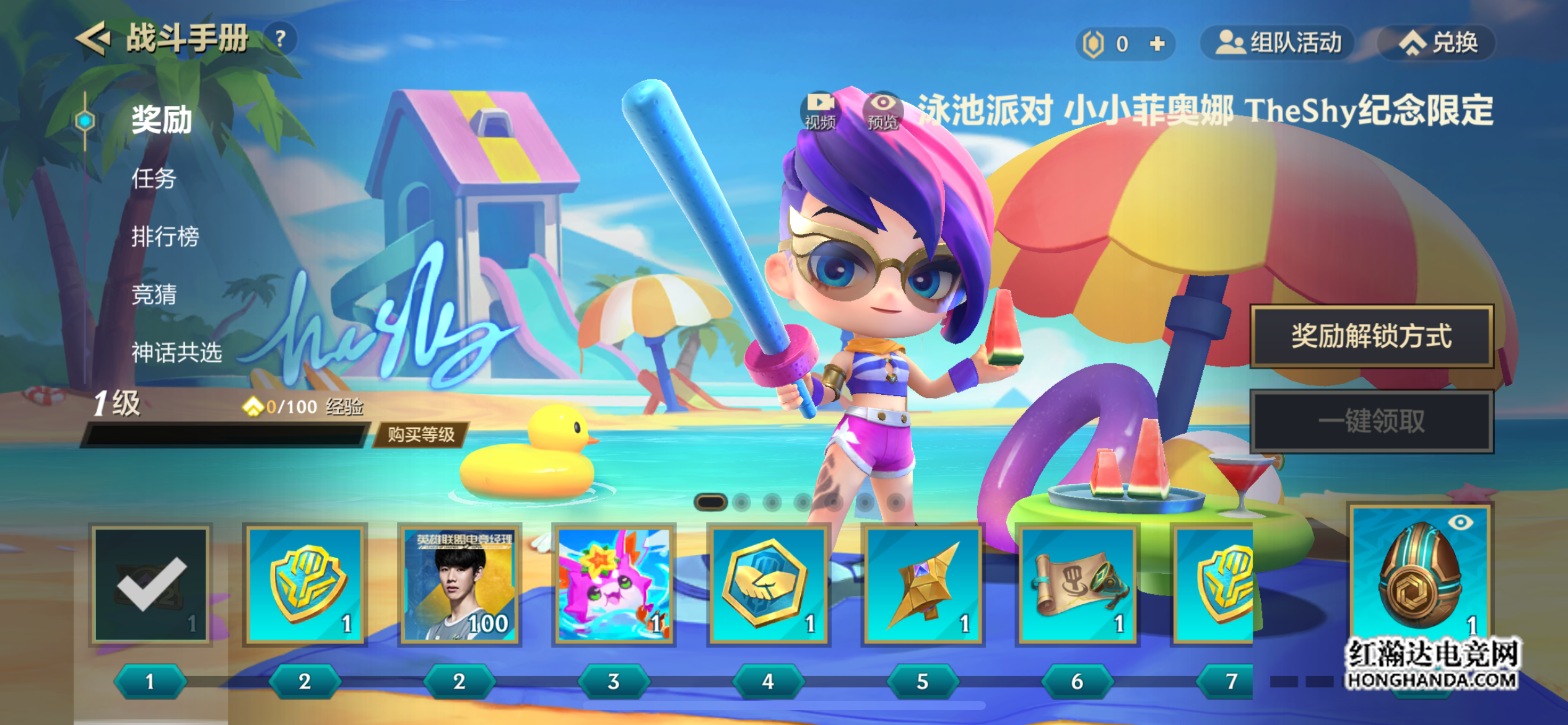Select the pink creature reward at level 3
This screenshot has height=725, width=1568.
click(614, 585)
